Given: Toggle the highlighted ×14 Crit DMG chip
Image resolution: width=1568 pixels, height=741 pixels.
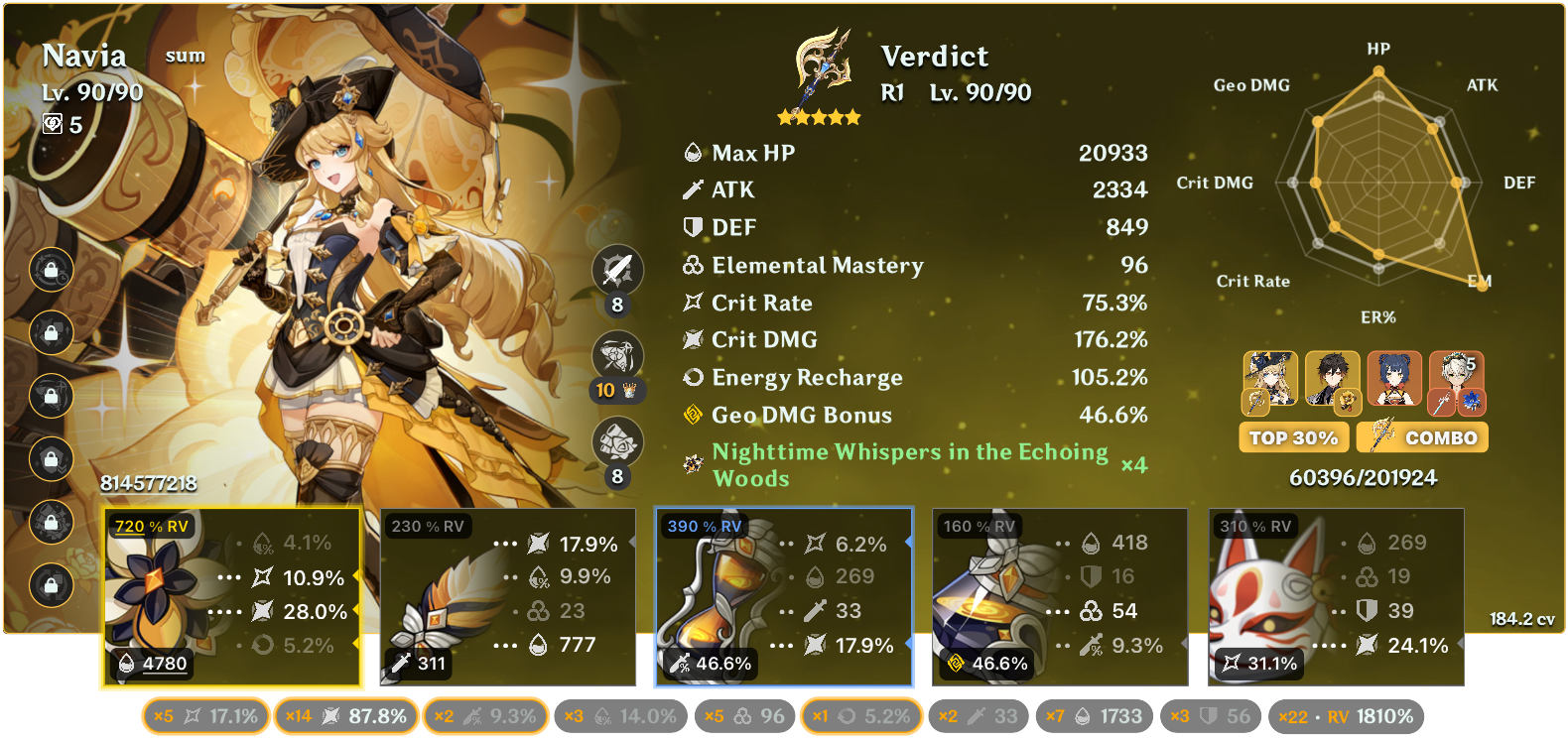Looking at the screenshot, I should click(x=345, y=714).
